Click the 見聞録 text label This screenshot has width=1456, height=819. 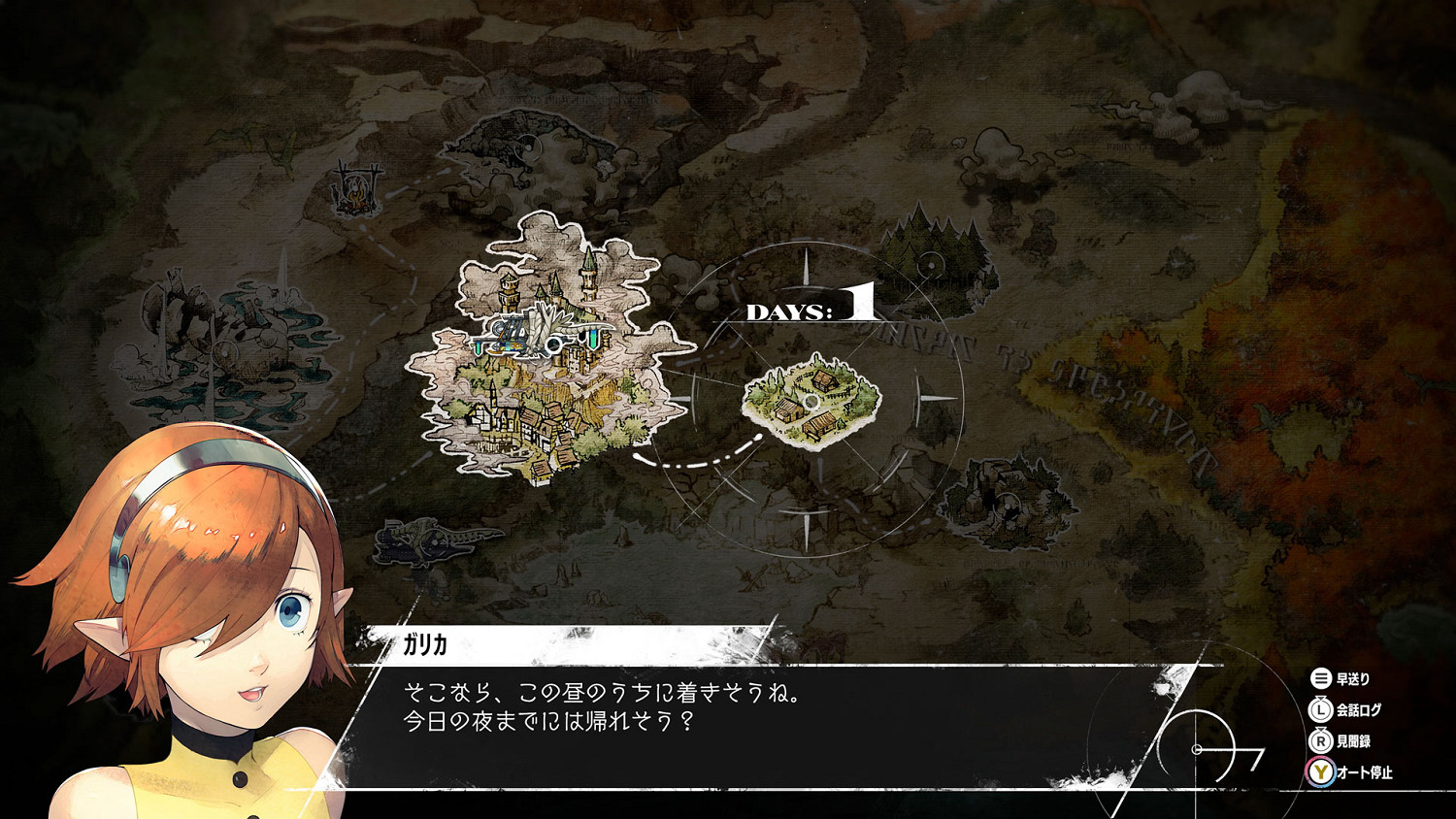click(x=1353, y=742)
